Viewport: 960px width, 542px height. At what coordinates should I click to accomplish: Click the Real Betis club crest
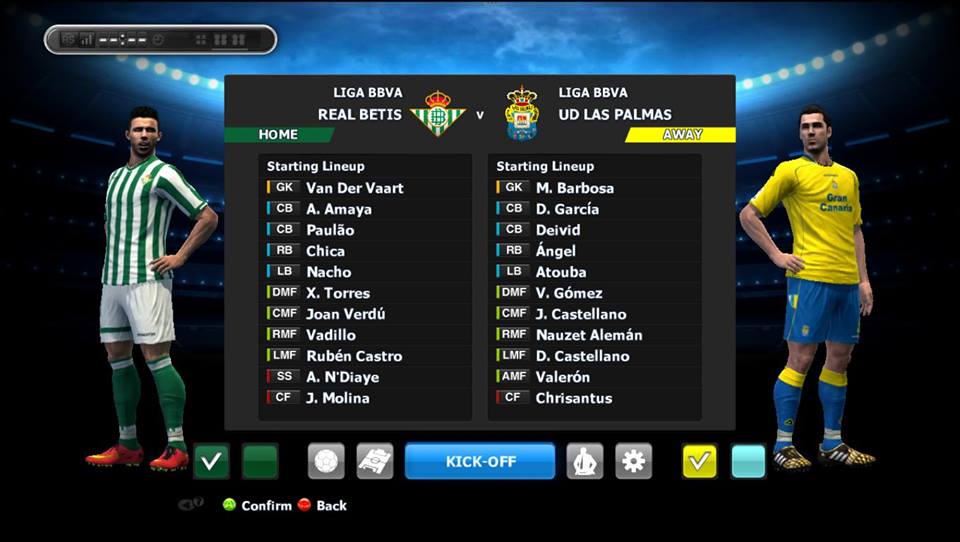[438, 112]
